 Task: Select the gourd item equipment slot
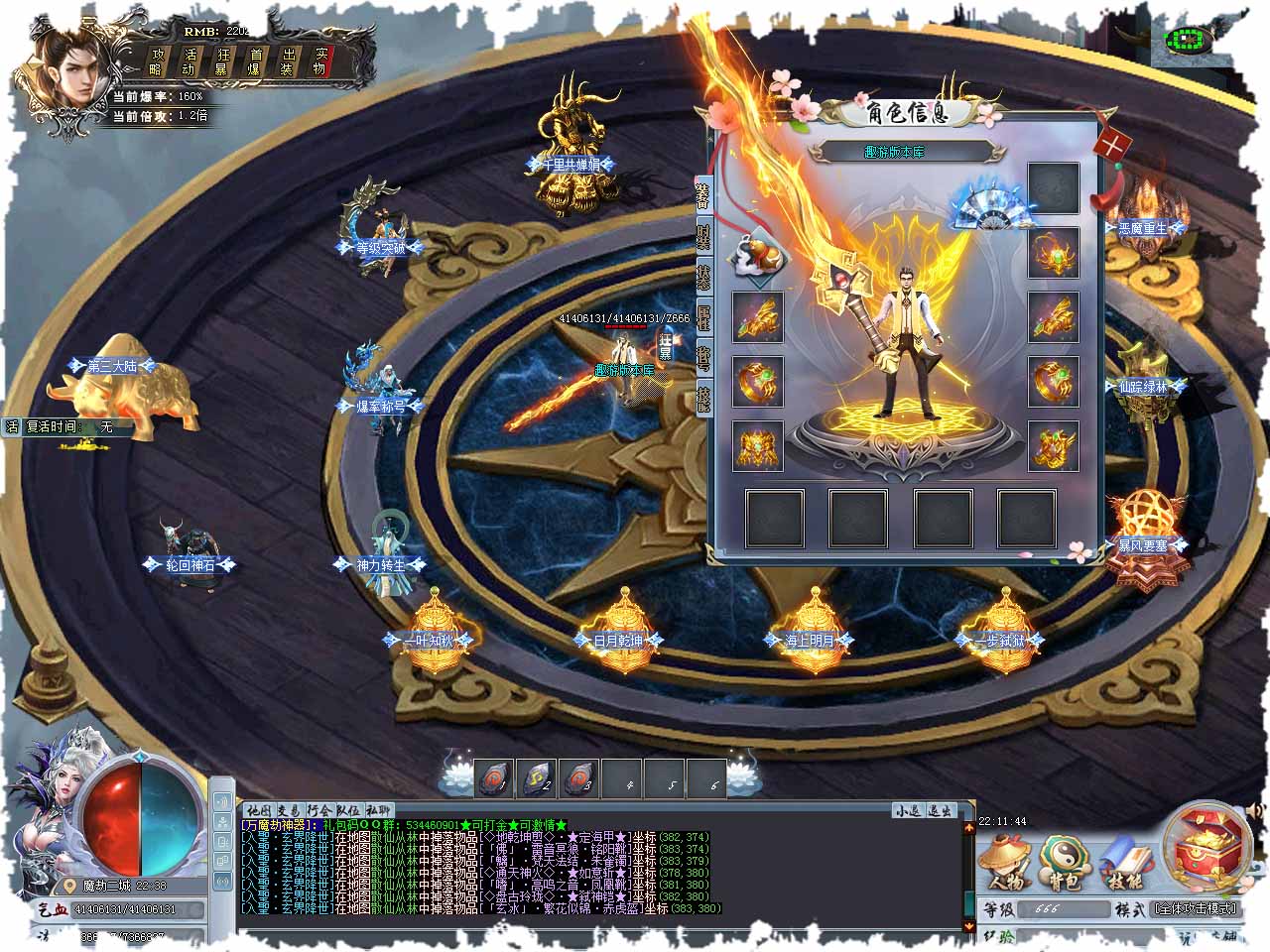(x=758, y=260)
